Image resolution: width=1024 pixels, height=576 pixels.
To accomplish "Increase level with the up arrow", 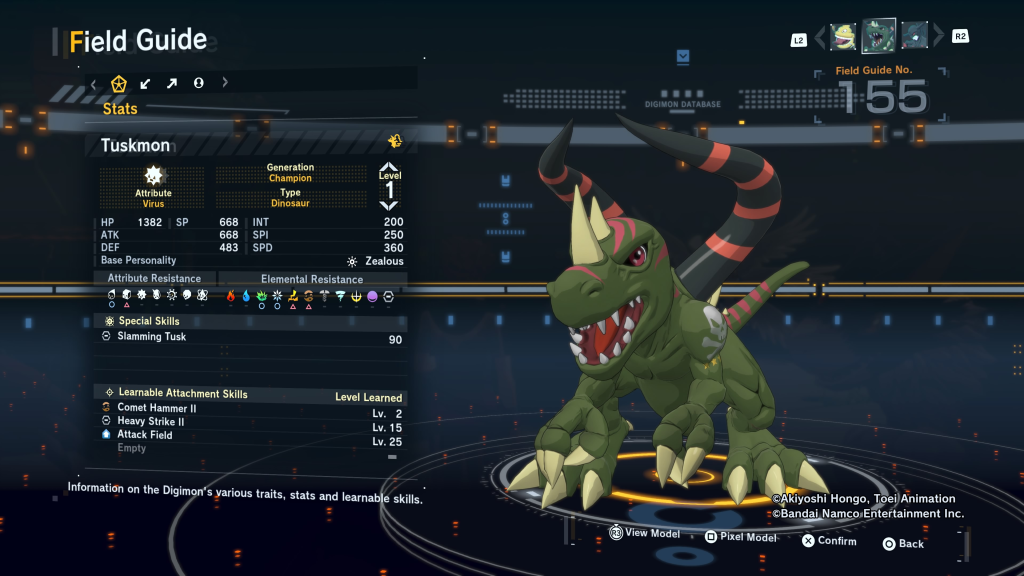I will pyautogui.click(x=389, y=167).
